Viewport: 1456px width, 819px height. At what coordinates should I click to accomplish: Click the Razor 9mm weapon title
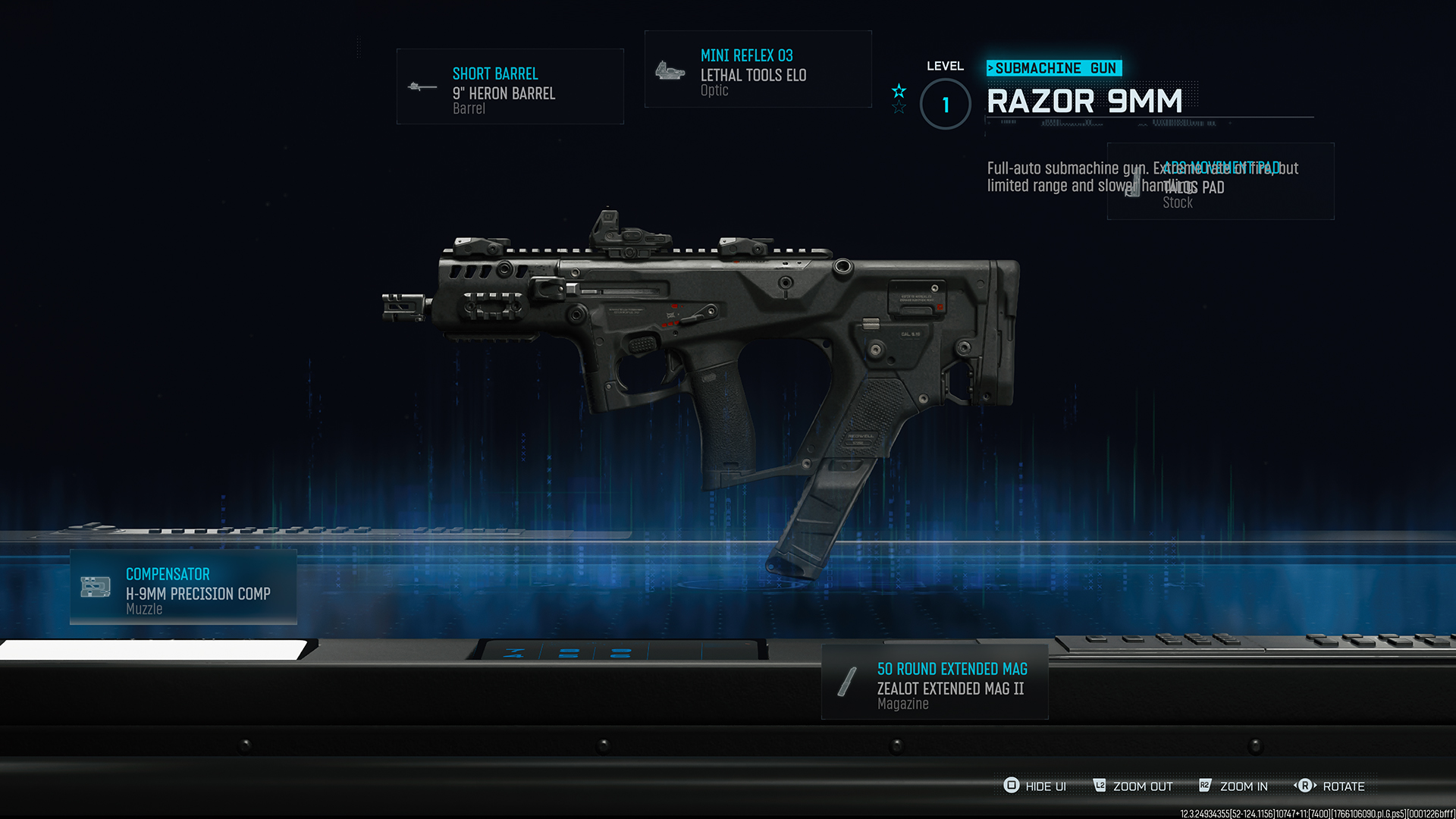click(x=1084, y=102)
